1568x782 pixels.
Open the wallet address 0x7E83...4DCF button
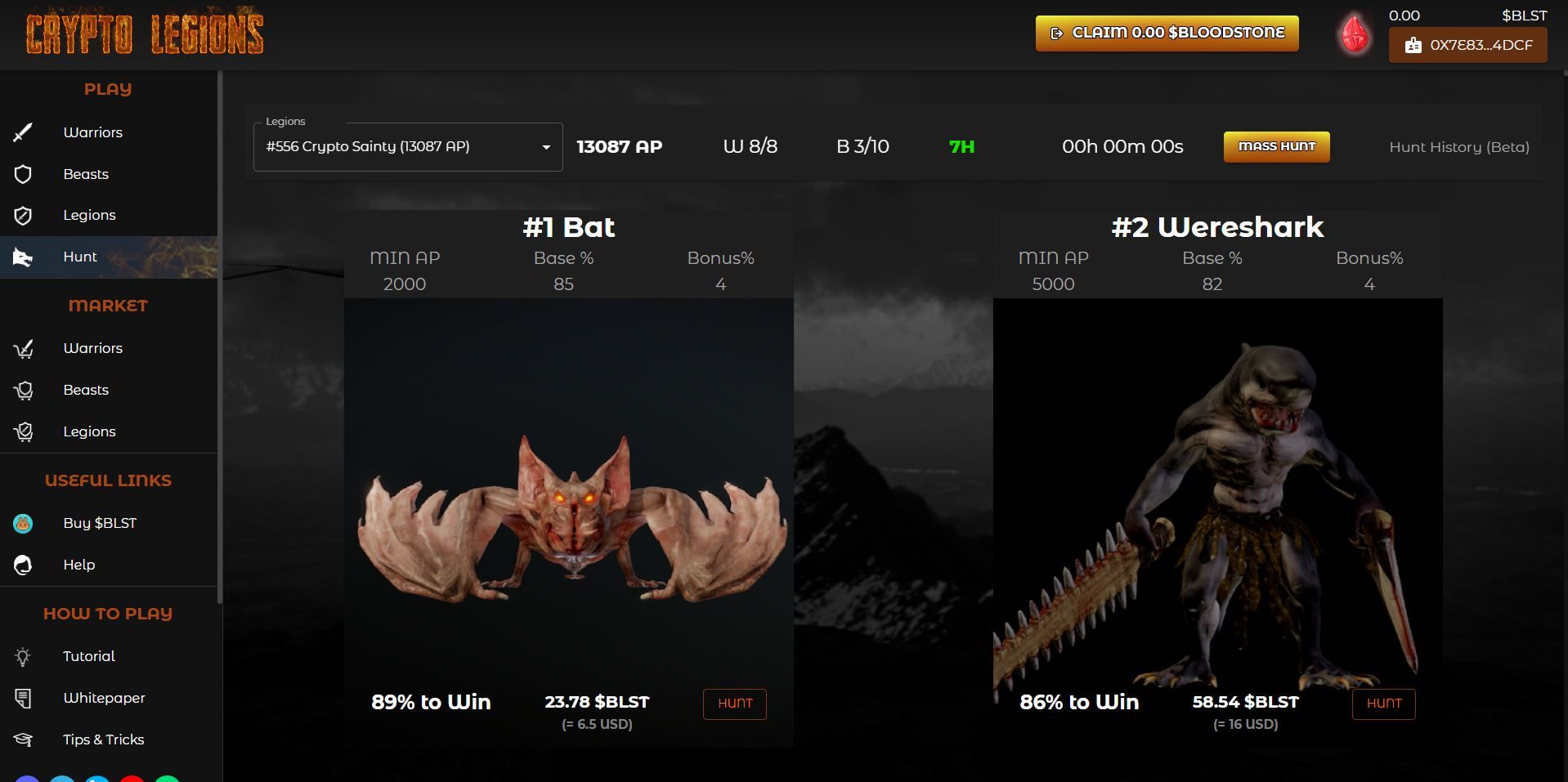[x=1467, y=46]
